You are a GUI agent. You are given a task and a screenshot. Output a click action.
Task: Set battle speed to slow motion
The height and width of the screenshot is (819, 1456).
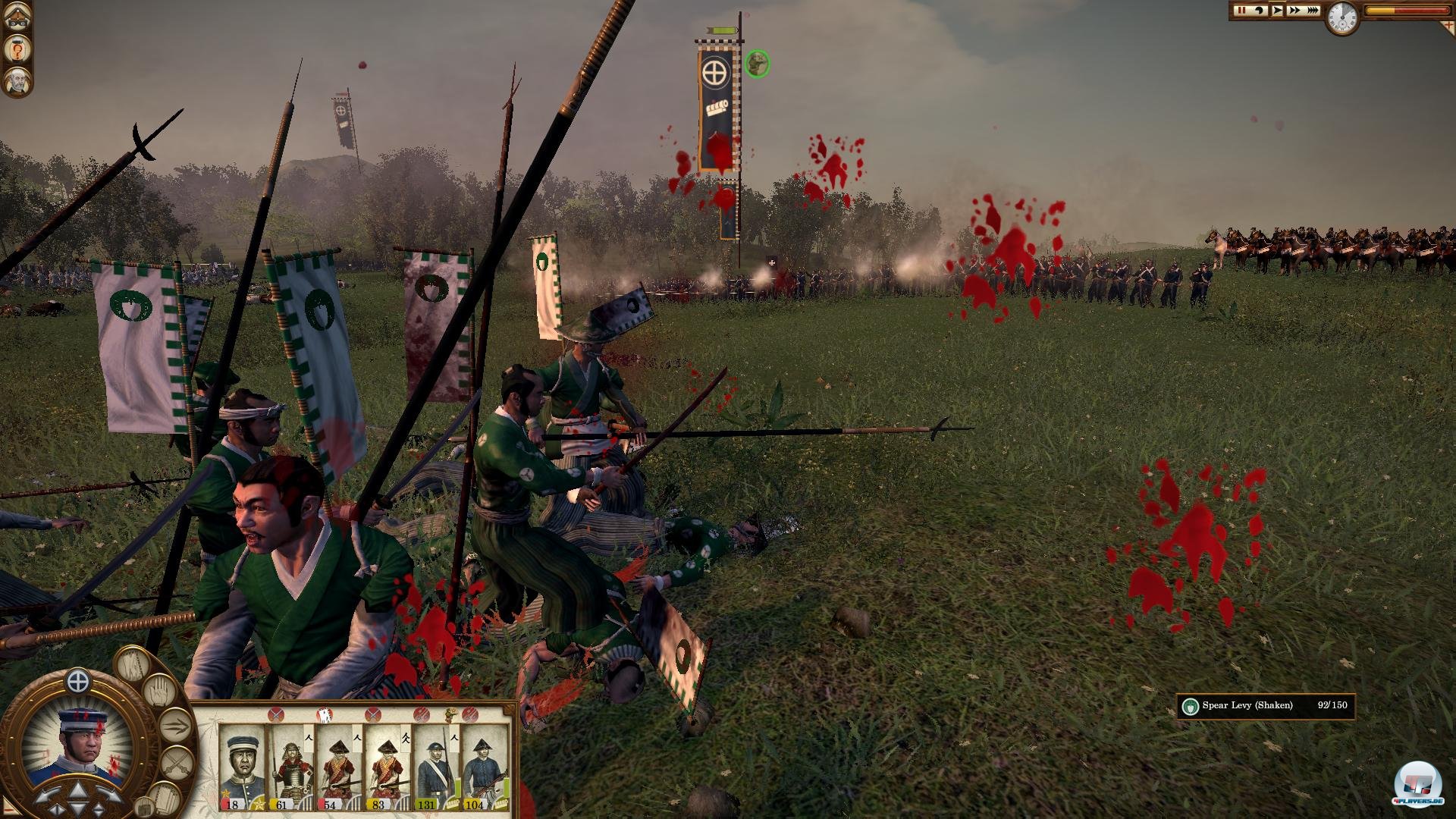pos(1260,11)
